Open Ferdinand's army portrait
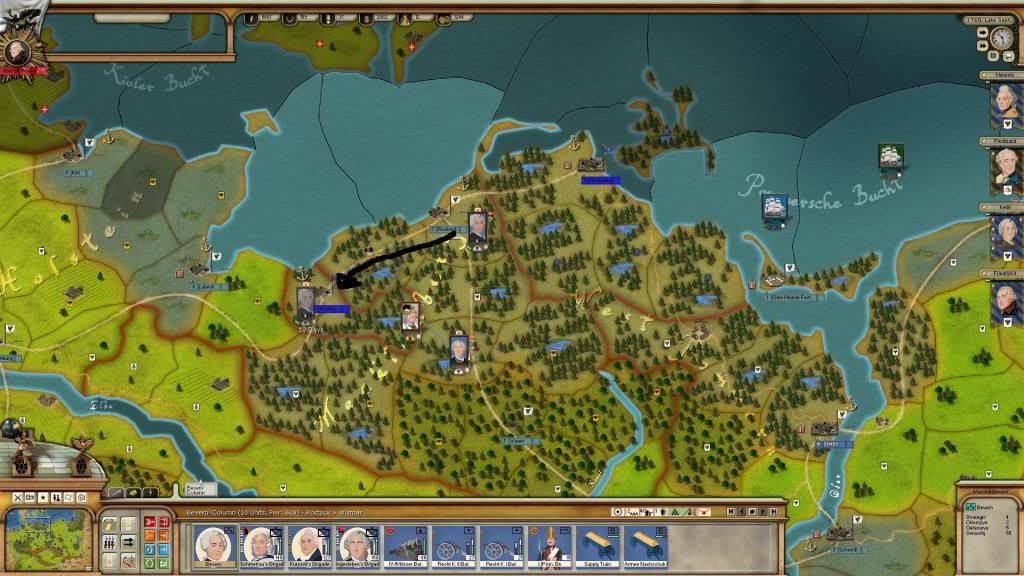The image size is (1024, 576). pyautogui.click(x=1005, y=171)
